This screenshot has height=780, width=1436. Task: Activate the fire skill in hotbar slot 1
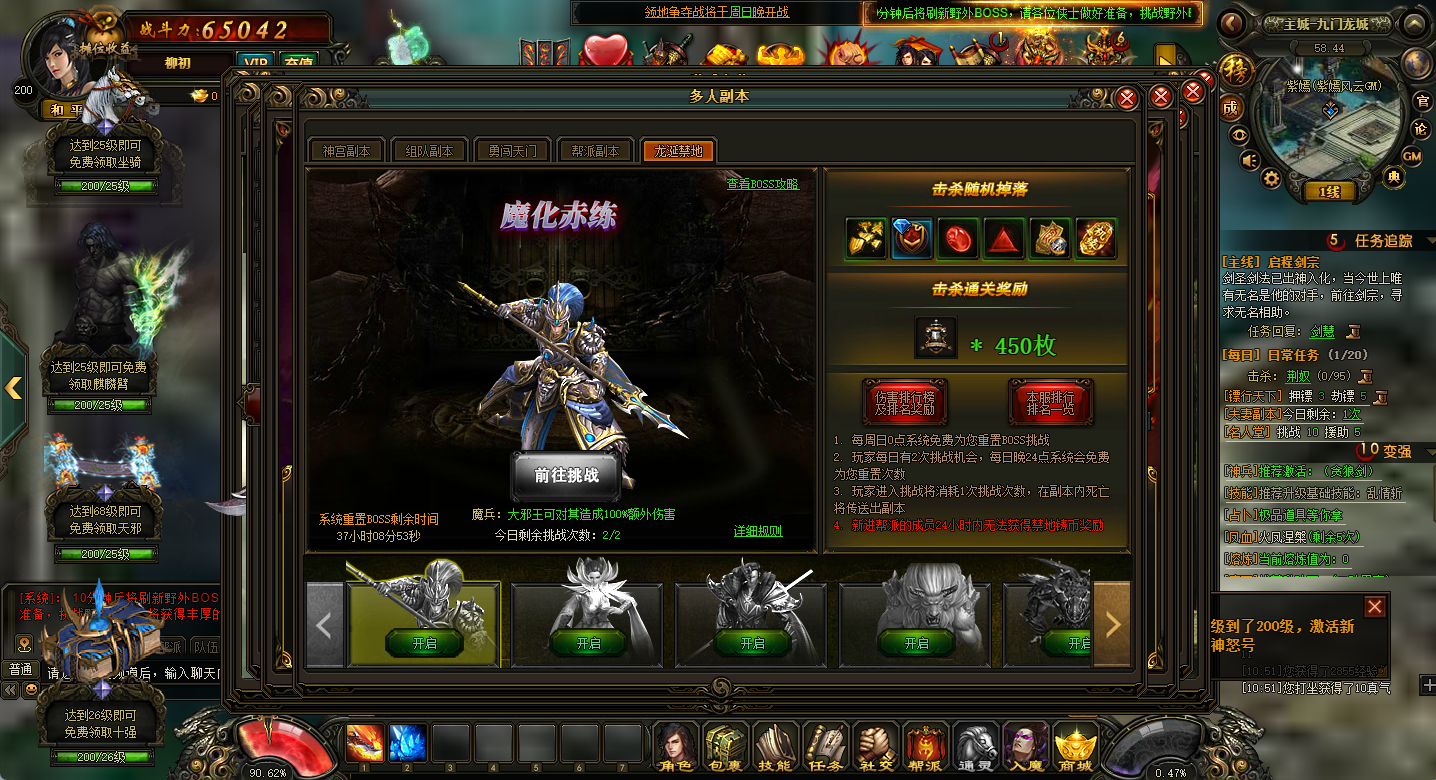364,743
